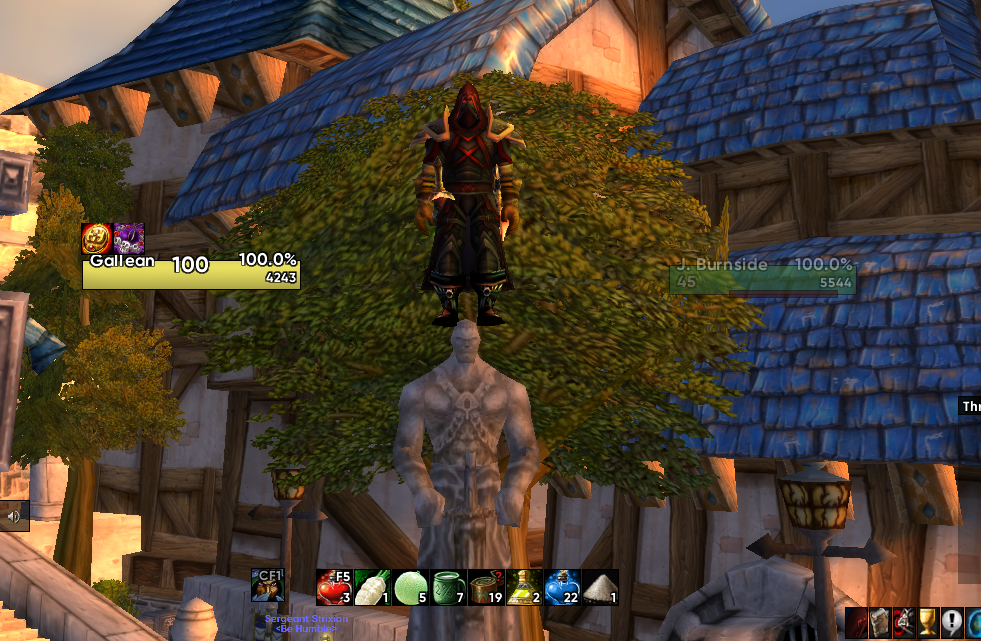Open achievements with the golden chalice icon
981x641 pixels.
click(x=927, y=622)
